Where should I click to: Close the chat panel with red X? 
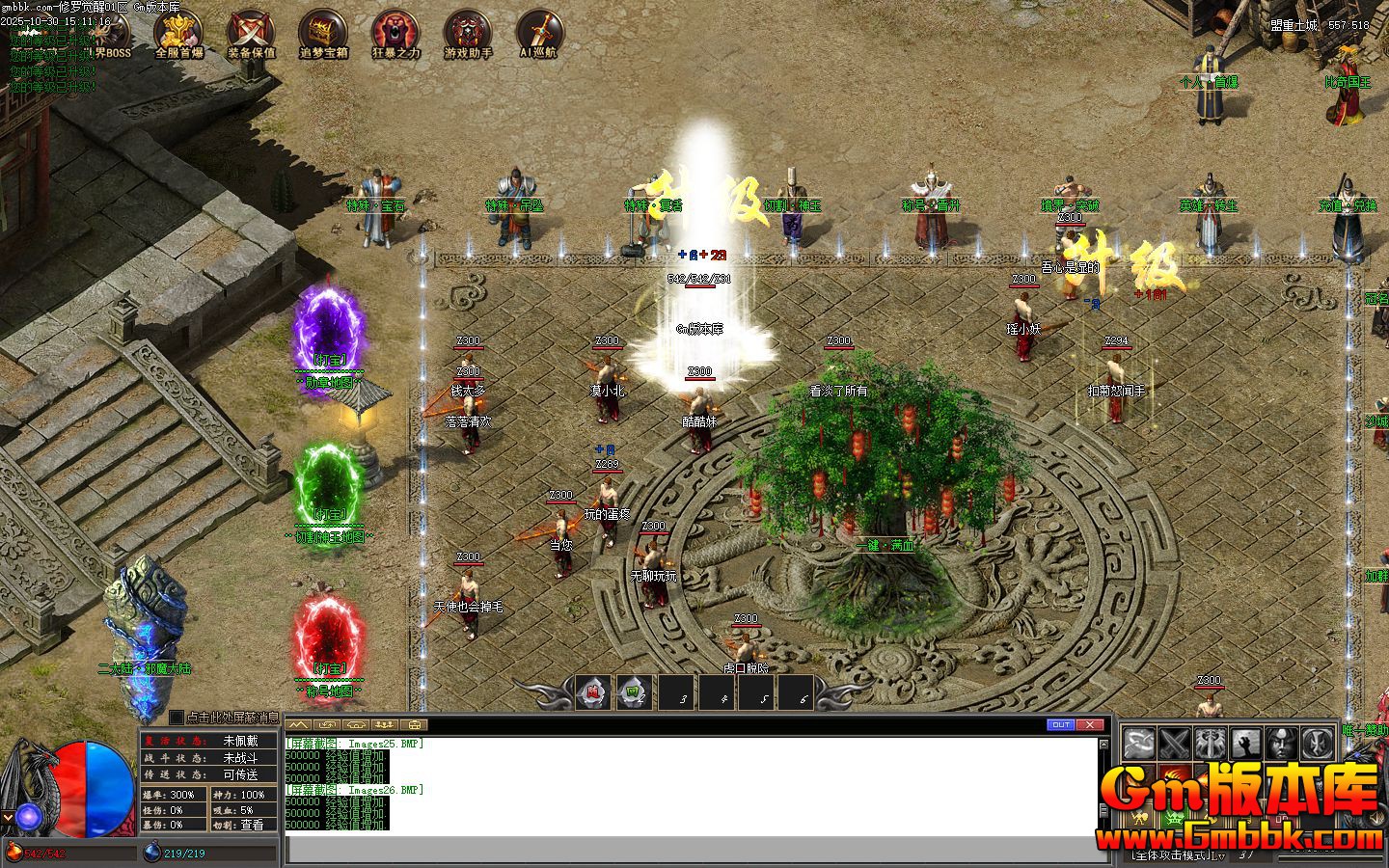click(1090, 725)
